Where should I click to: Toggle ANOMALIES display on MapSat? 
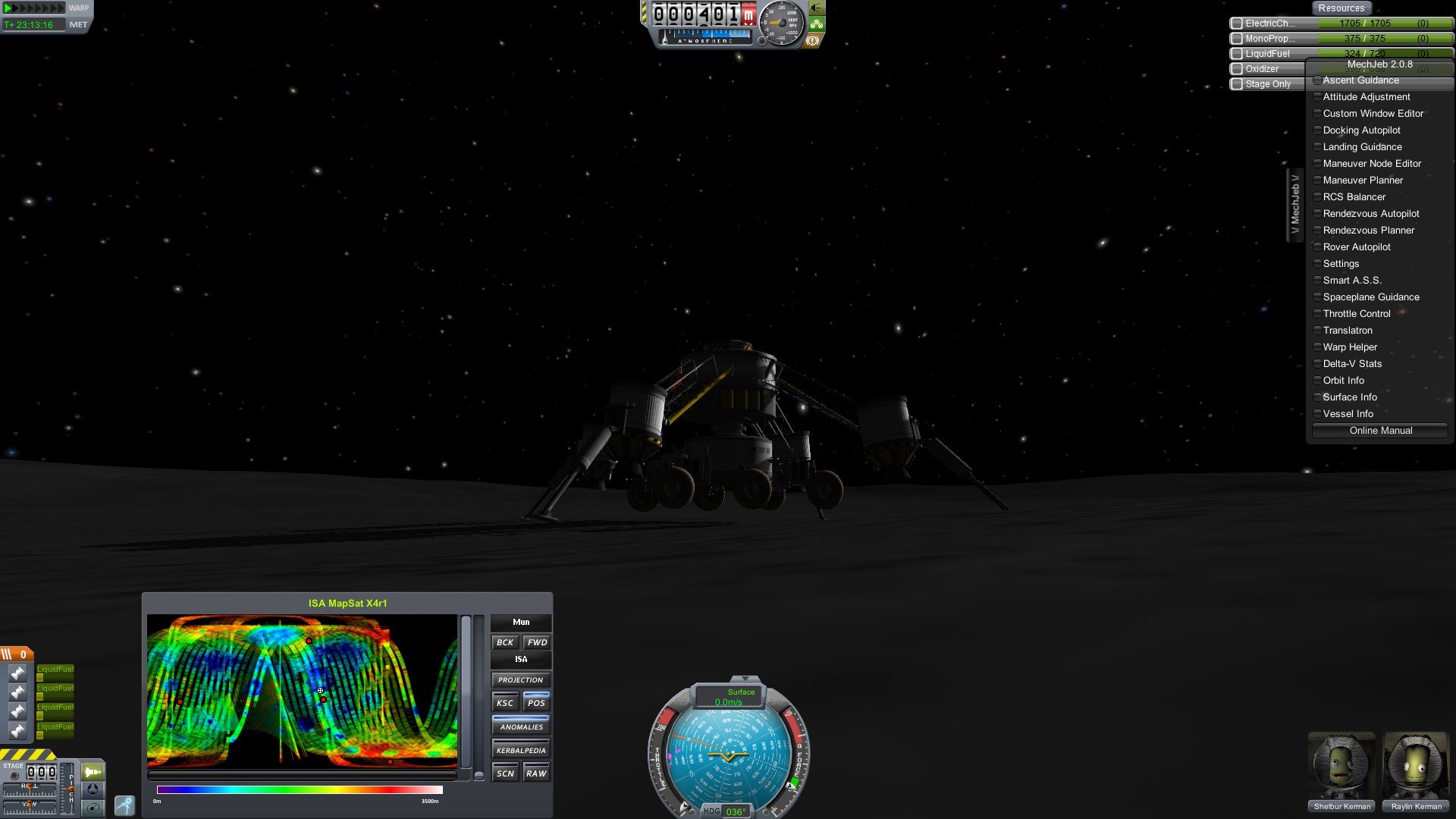click(521, 727)
